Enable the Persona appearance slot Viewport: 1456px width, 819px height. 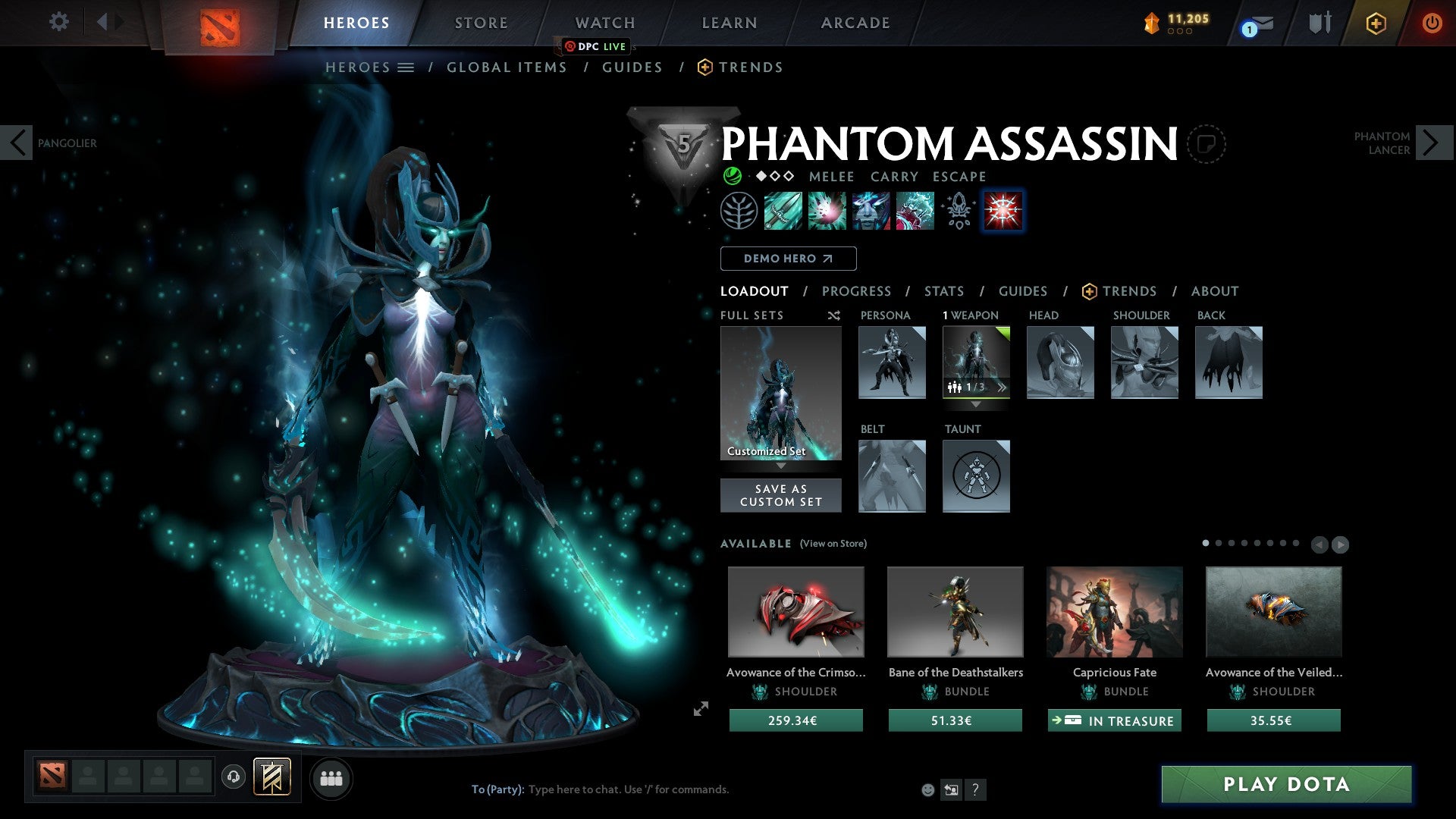tap(892, 362)
